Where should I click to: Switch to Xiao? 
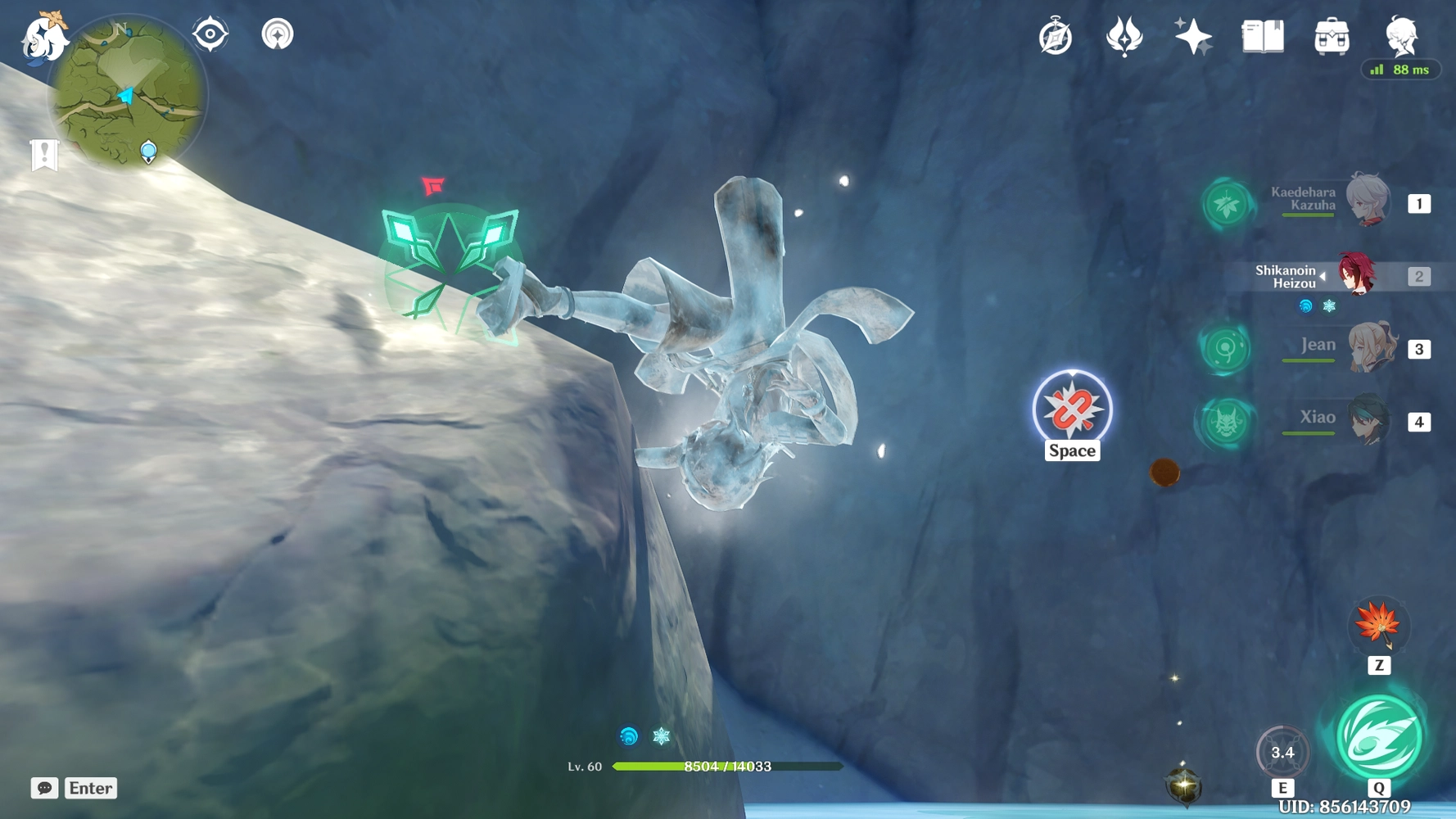point(1368,420)
